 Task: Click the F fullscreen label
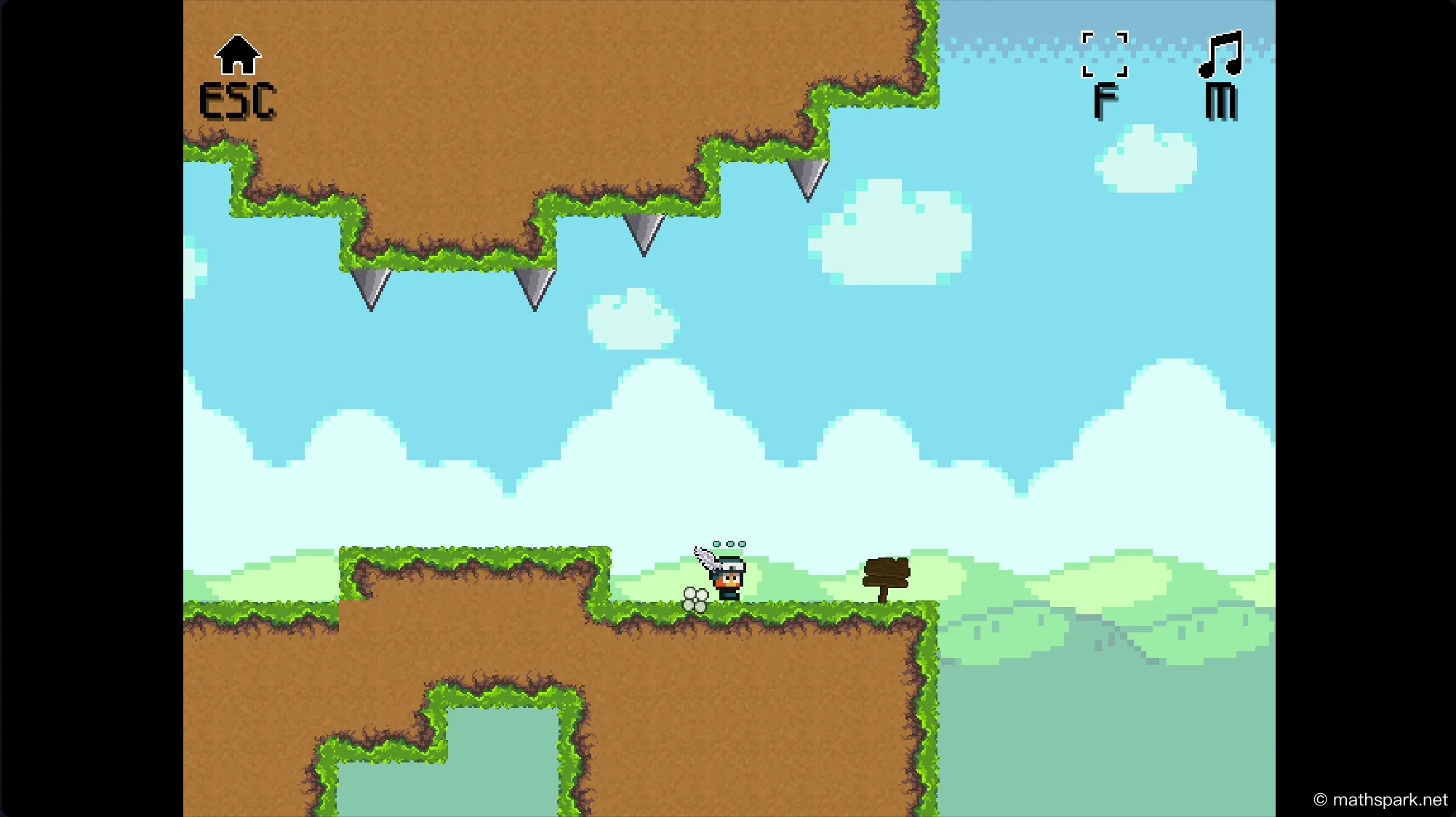pos(1105,100)
